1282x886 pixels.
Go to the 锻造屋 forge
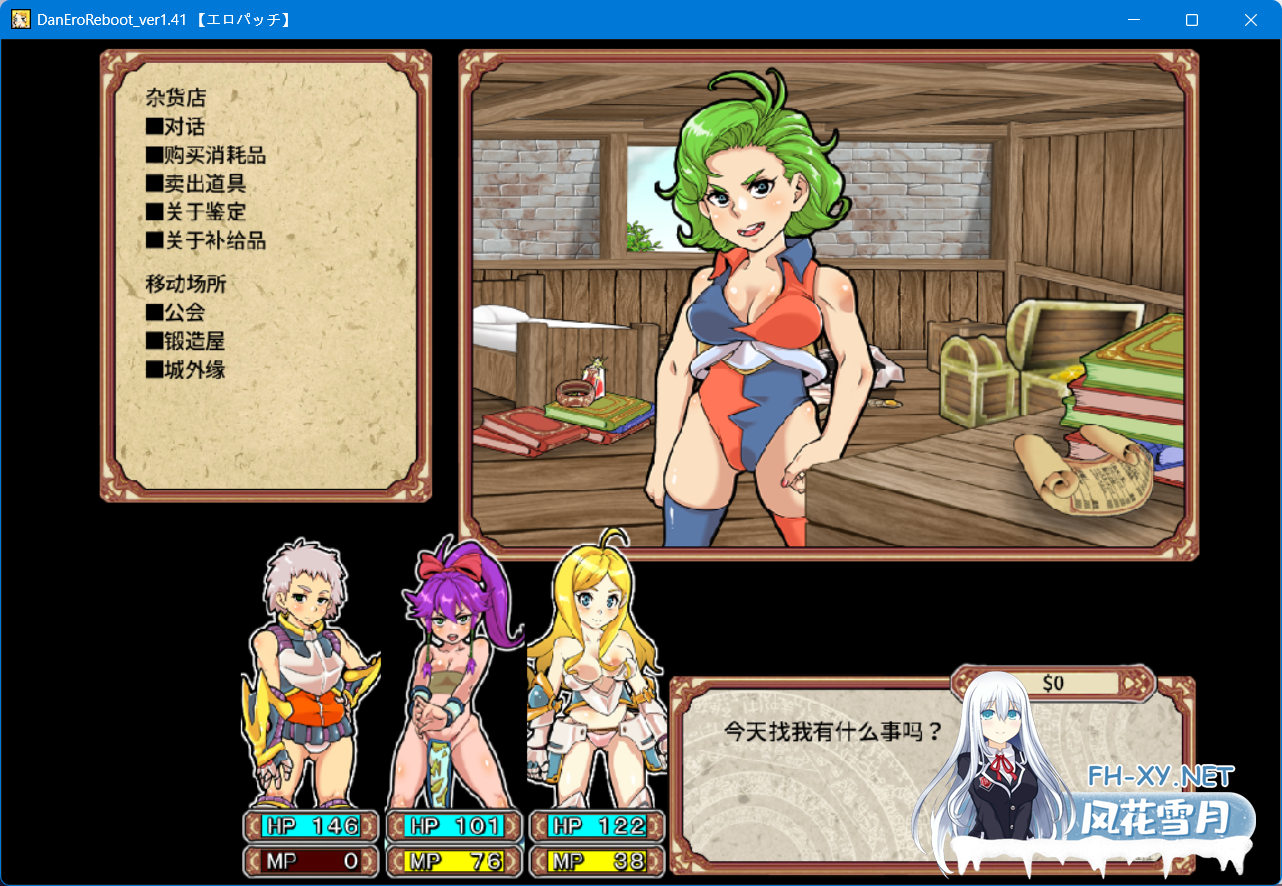(x=186, y=341)
